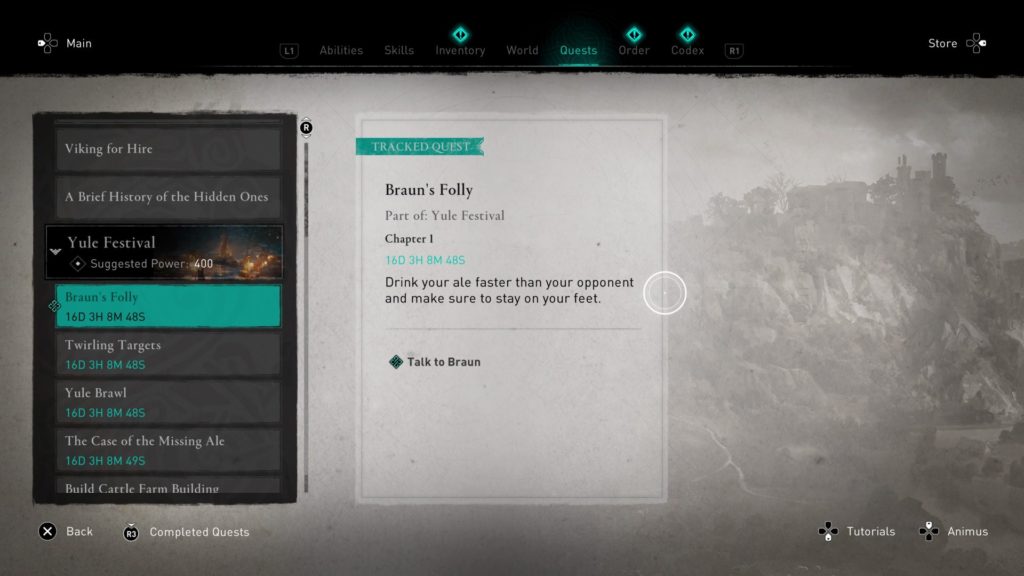The image size is (1024, 576).
Task: Pick the Twirling Targets quest
Action: 166,353
